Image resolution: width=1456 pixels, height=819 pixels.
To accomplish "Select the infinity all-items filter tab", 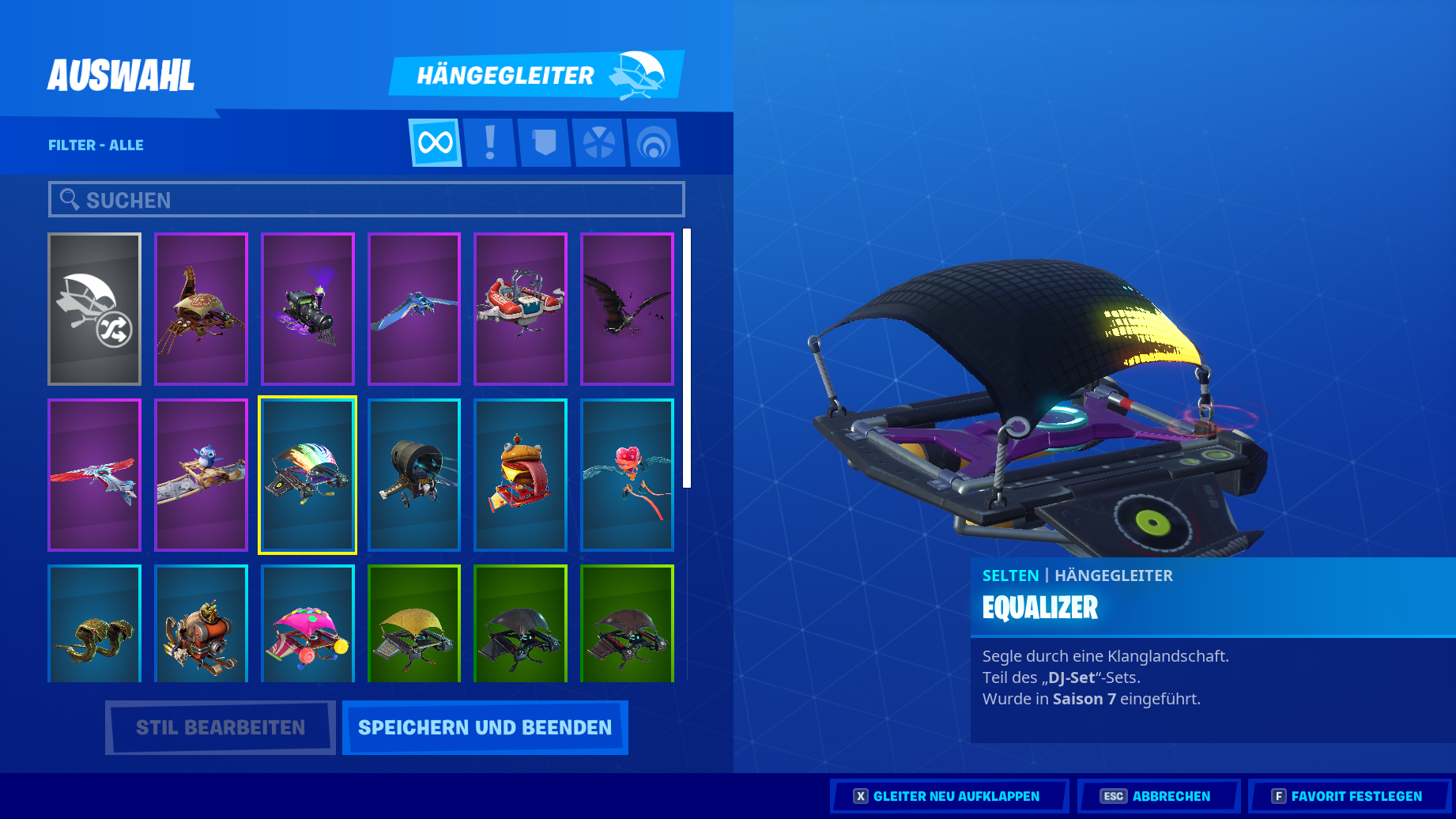I will pyautogui.click(x=436, y=143).
